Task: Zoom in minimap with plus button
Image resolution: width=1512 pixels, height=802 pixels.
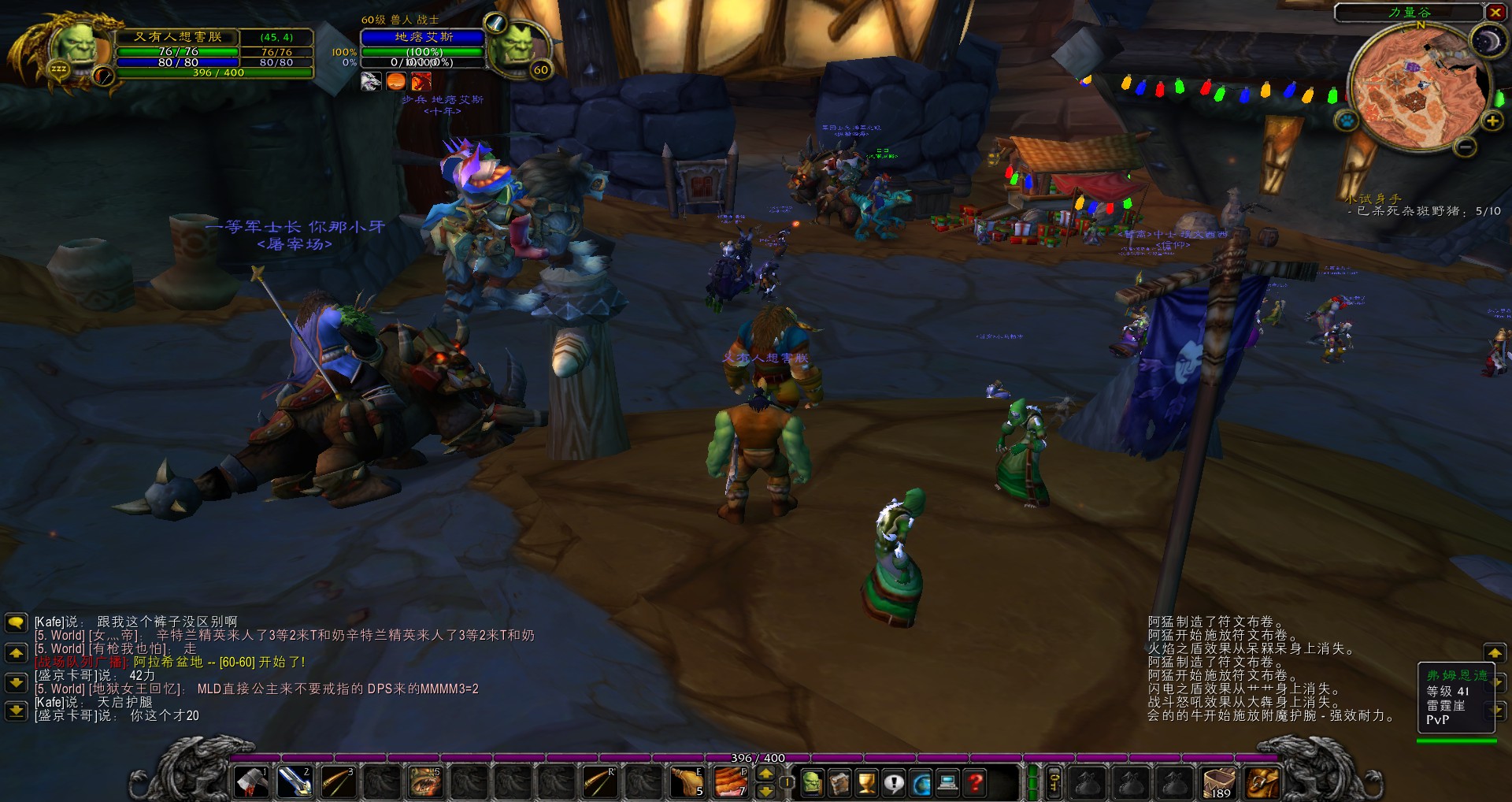Action: [1492, 121]
